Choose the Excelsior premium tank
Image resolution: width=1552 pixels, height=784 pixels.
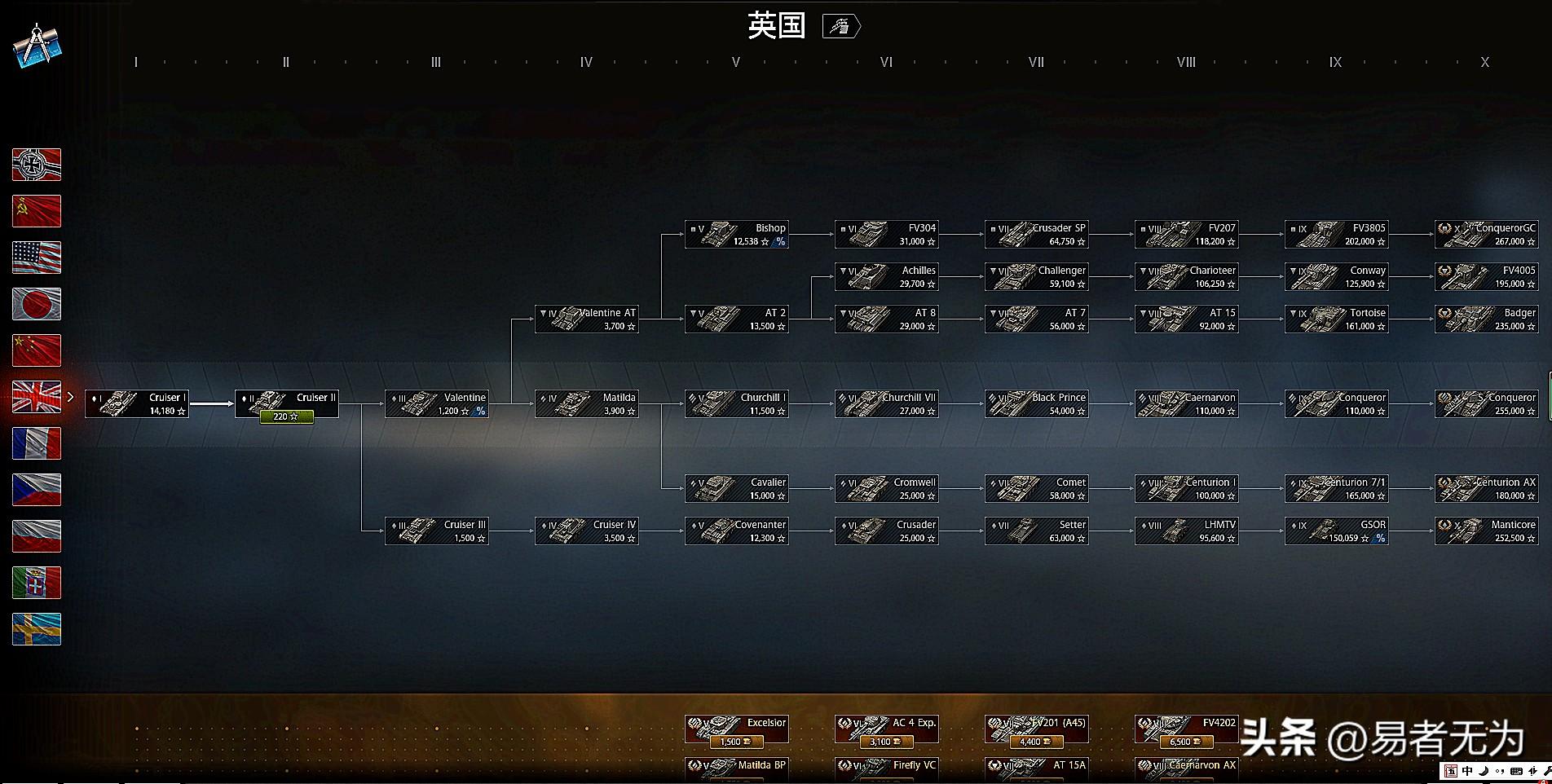coord(737,729)
